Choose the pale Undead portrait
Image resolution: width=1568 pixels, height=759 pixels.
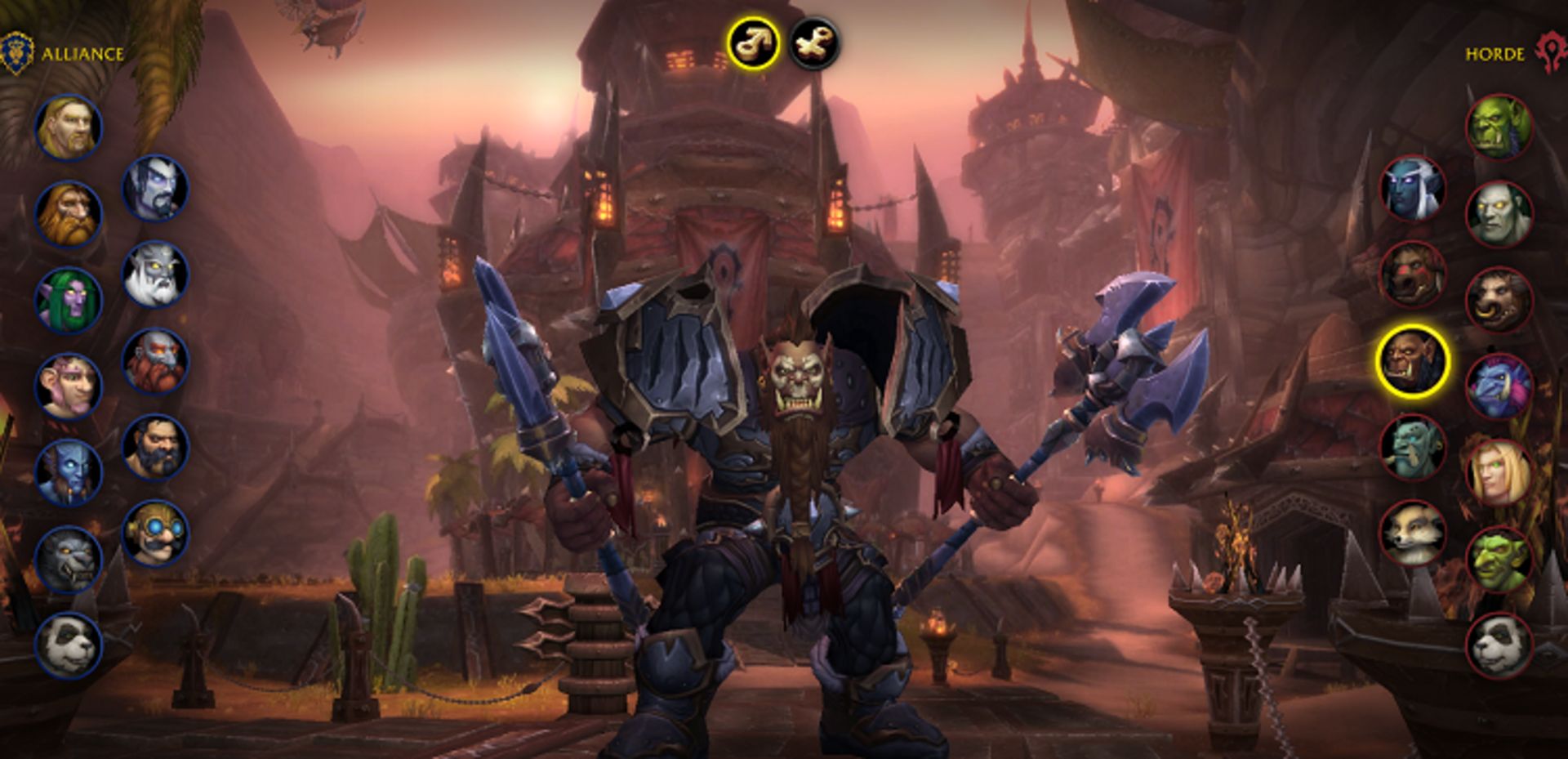(1499, 214)
